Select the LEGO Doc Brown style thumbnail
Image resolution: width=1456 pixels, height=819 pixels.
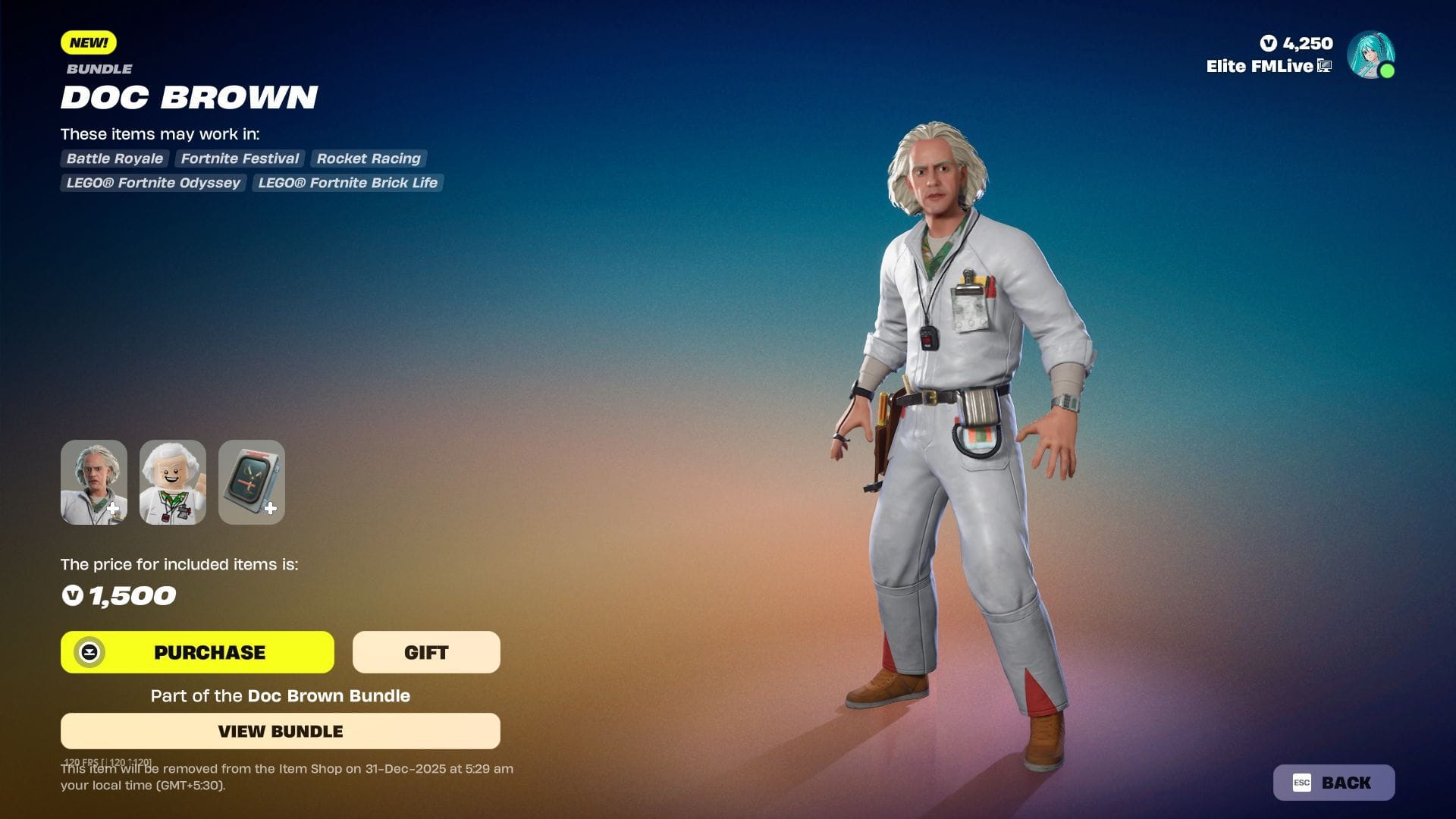[x=172, y=482]
